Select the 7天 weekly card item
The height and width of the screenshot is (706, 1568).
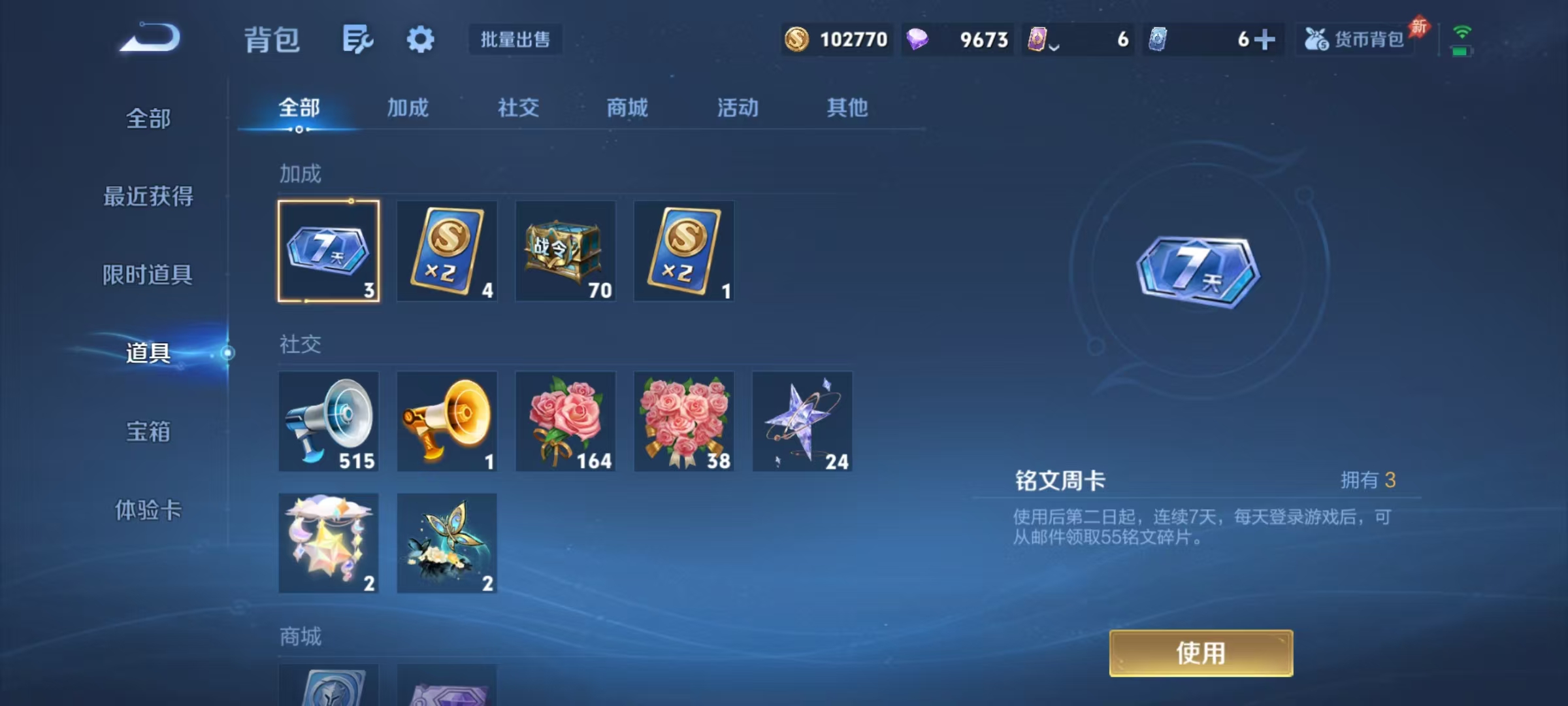point(329,251)
